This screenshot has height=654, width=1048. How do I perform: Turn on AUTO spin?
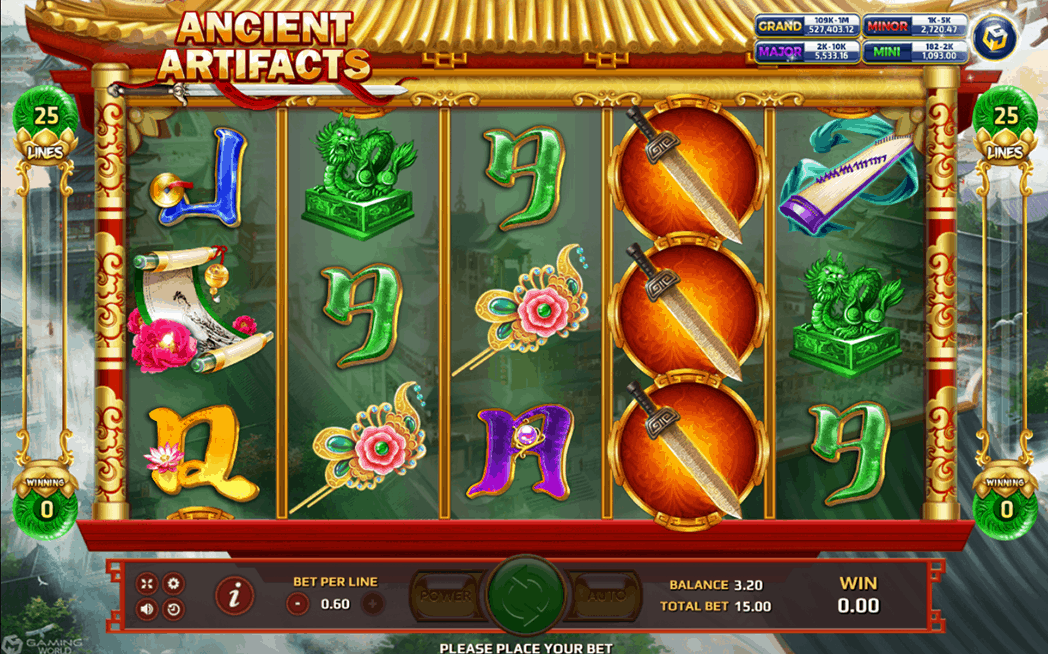click(x=603, y=595)
